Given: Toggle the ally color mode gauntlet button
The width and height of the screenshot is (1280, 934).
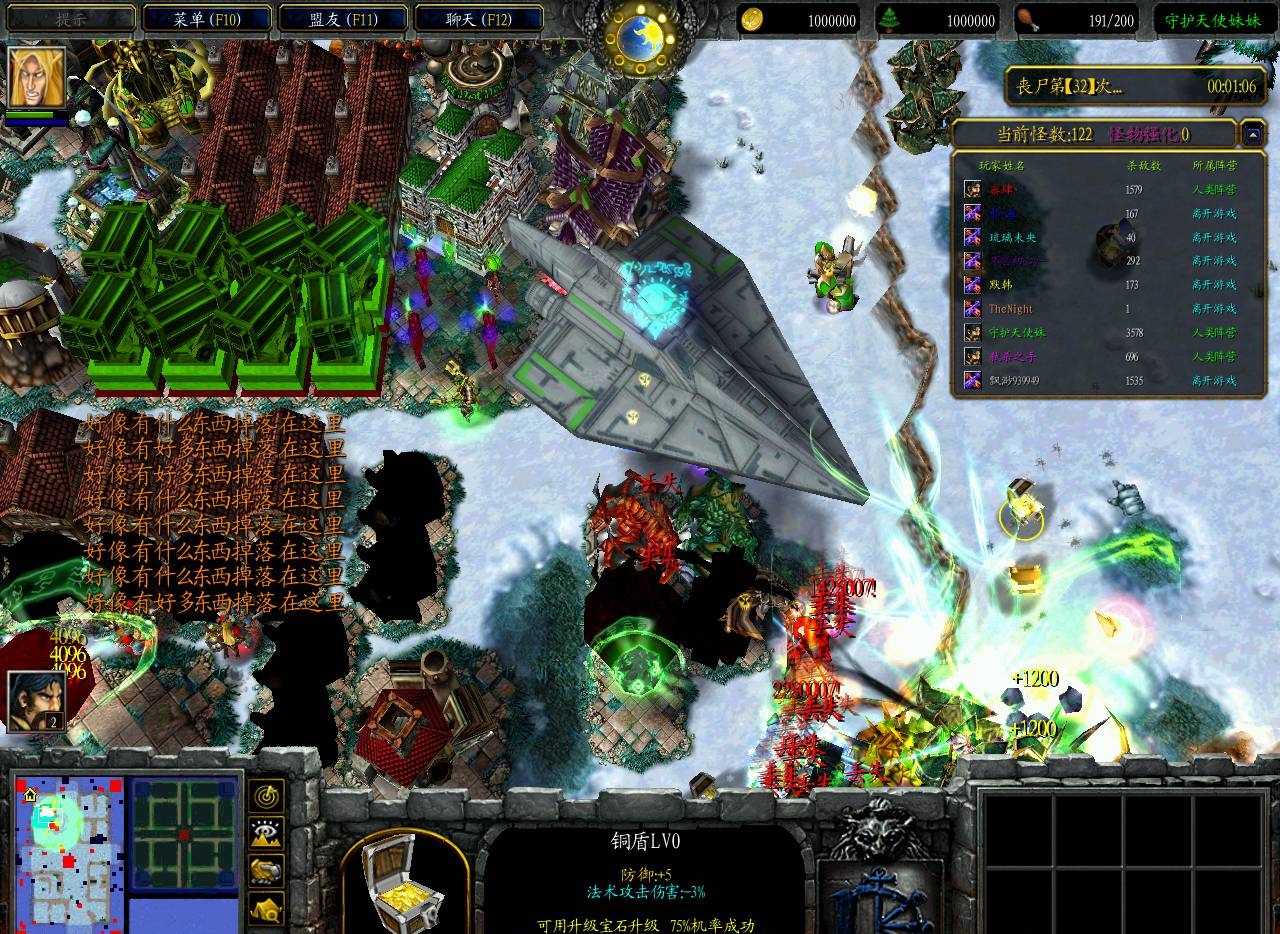Looking at the screenshot, I should (x=267, y=870).
